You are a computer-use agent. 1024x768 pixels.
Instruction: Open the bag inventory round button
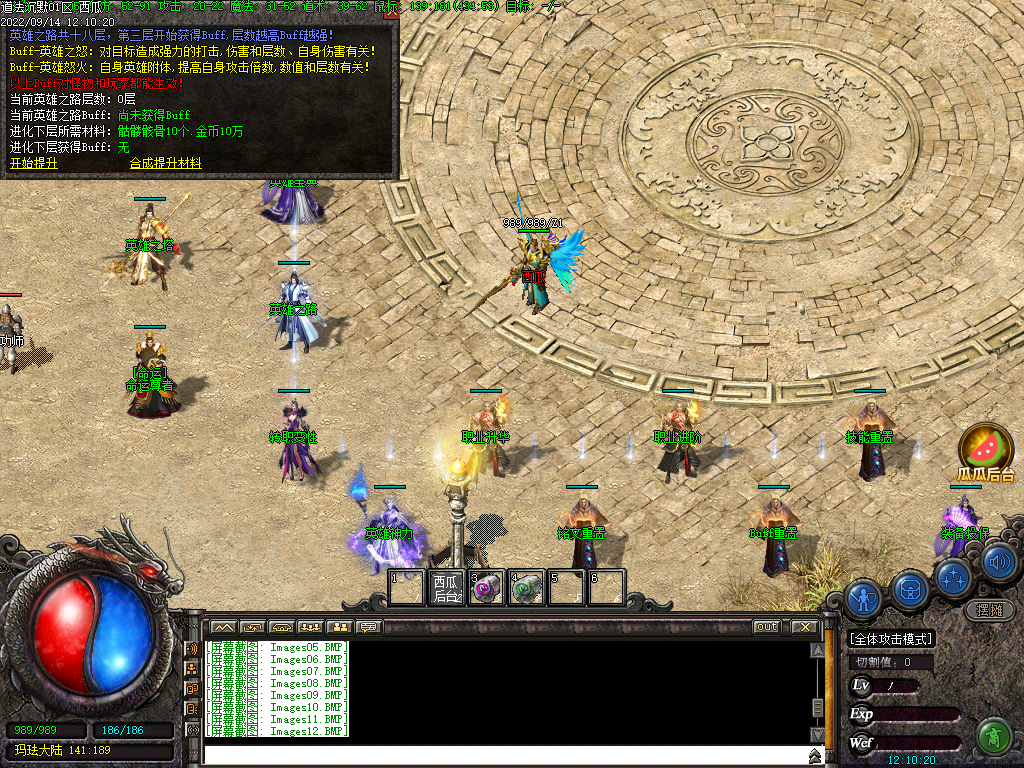pyautogui.click(x=910, y=589)
